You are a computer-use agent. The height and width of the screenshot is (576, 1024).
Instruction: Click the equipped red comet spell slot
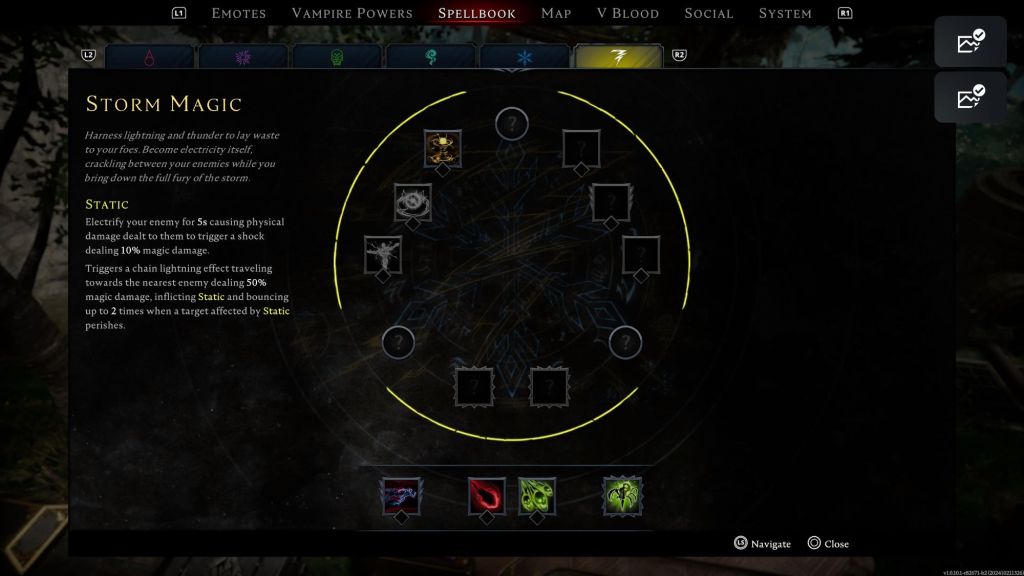click(487, 496)
